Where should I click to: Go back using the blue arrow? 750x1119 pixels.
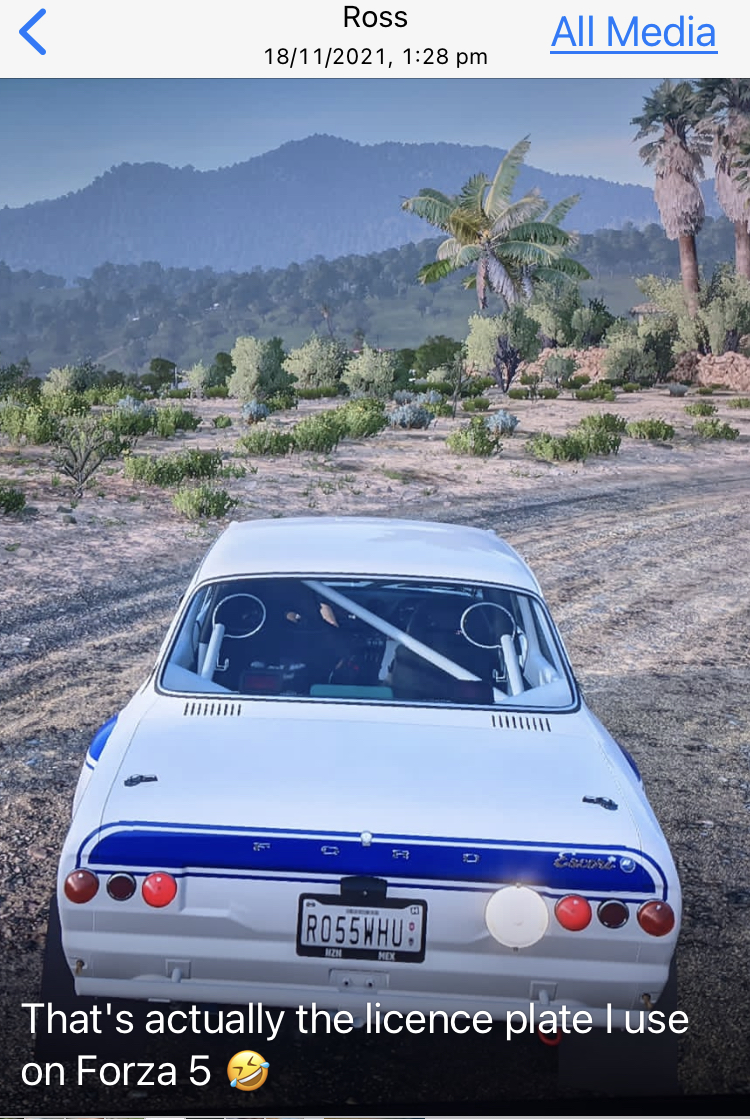coord(33,33)
